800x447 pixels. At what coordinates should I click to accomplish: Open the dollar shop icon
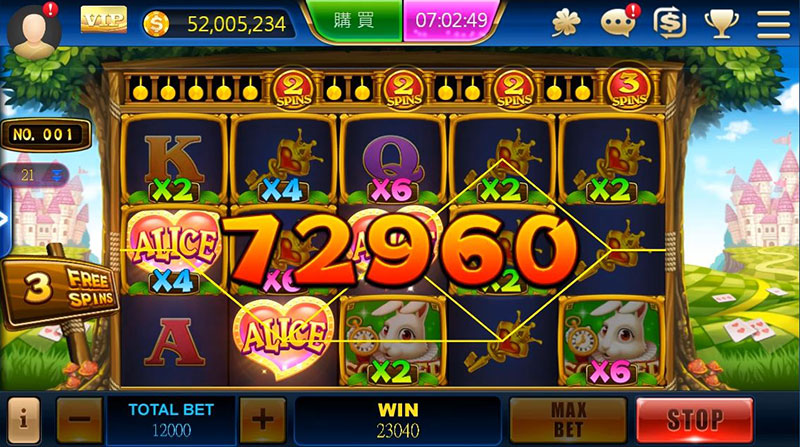click(669, 21)
